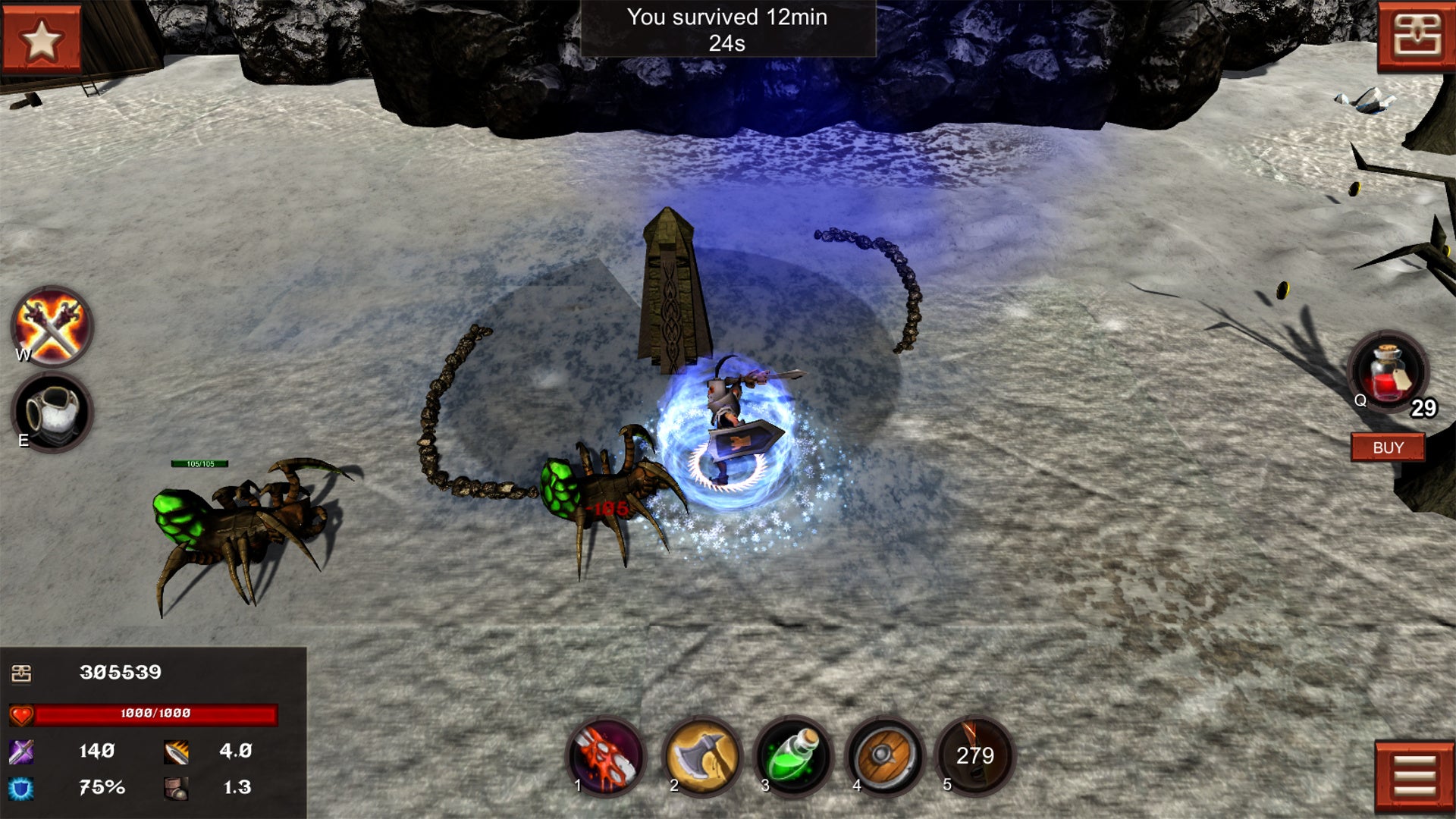This screenshot has width=1456, height=819.
Task: Activate the bloody claw skill
Action: 606,756
